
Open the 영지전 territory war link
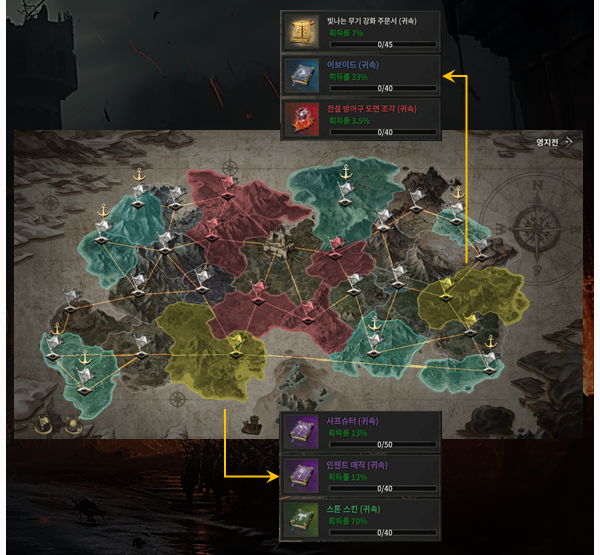point(553,142)
